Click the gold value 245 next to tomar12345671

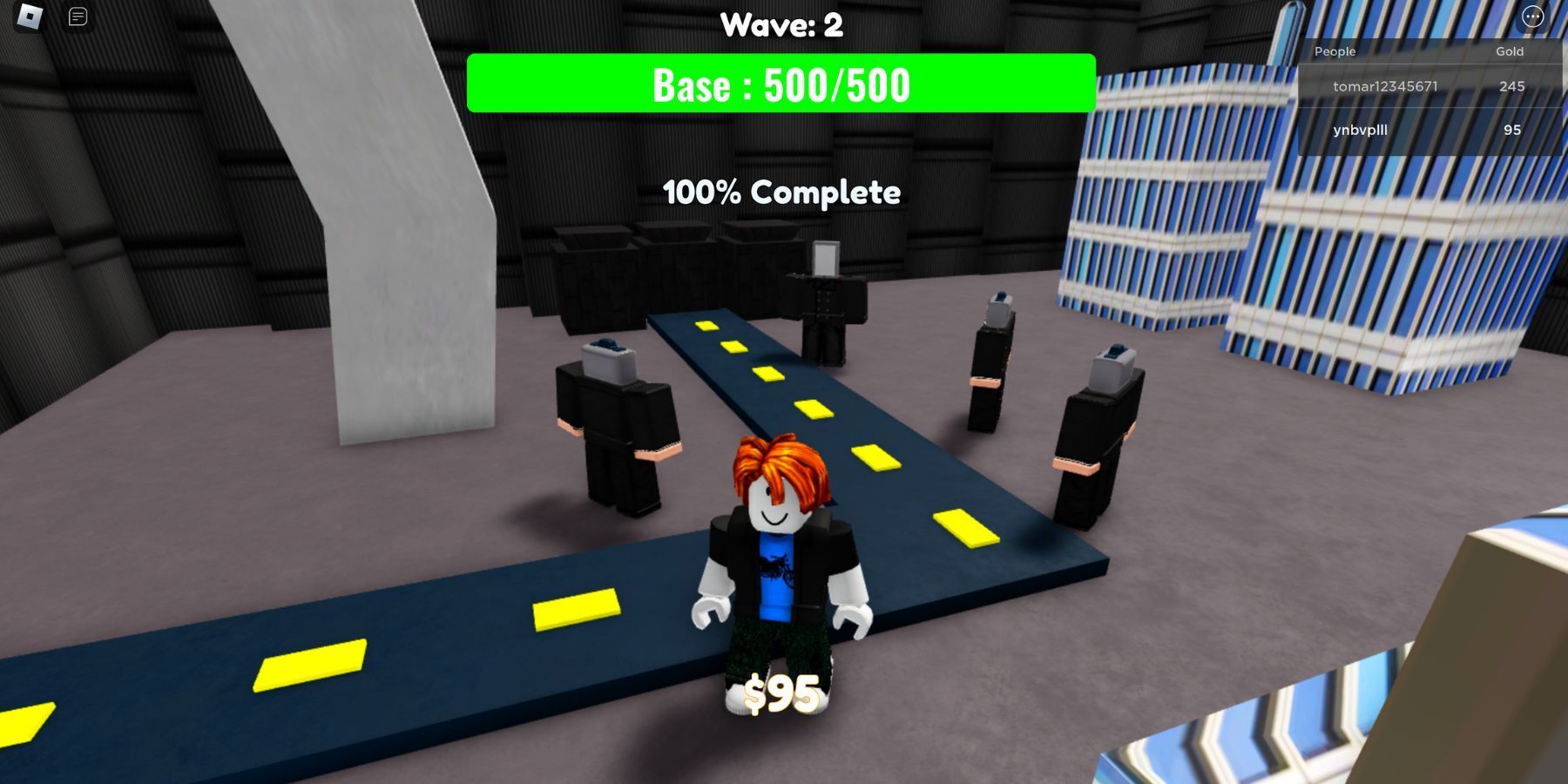coord(1513,87)
